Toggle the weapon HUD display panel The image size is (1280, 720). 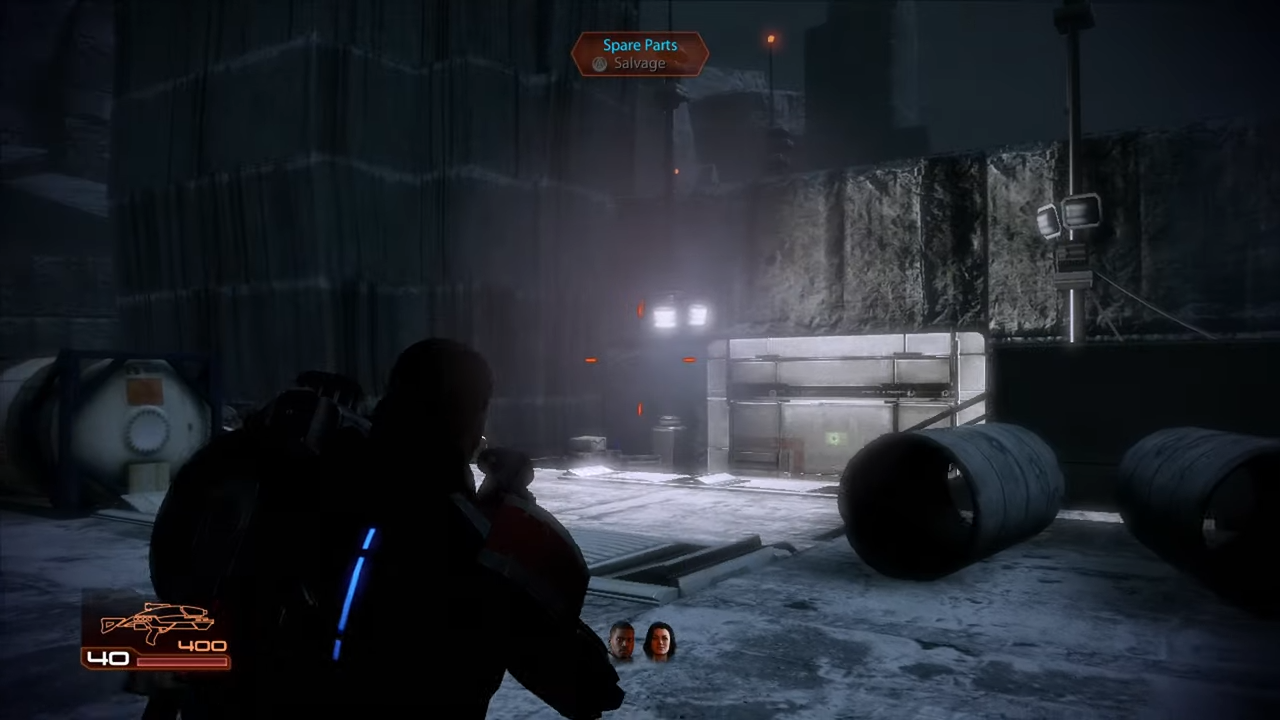click(x=155, y=640)
